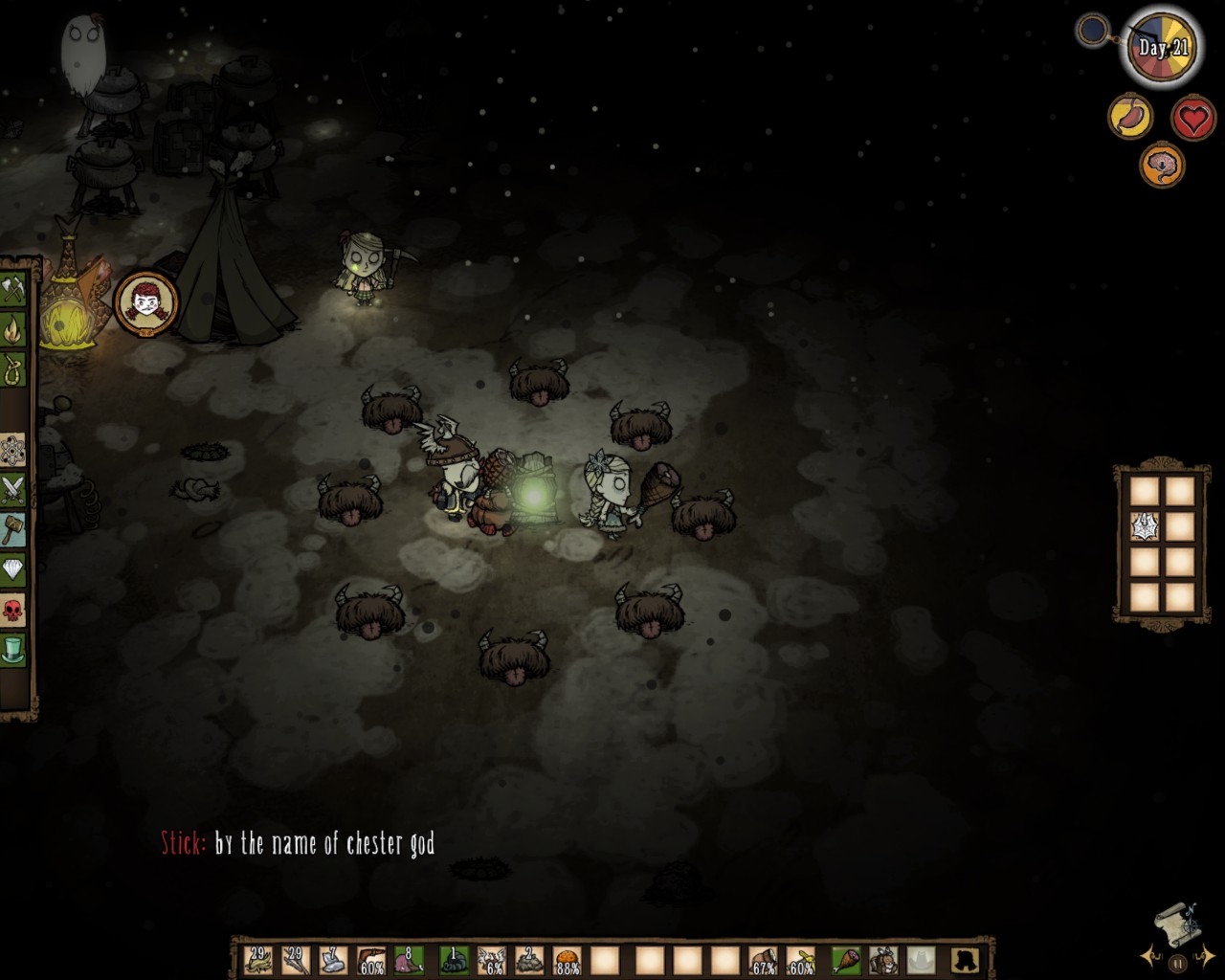Select the monster meat stack of 8

pos(409,959)
